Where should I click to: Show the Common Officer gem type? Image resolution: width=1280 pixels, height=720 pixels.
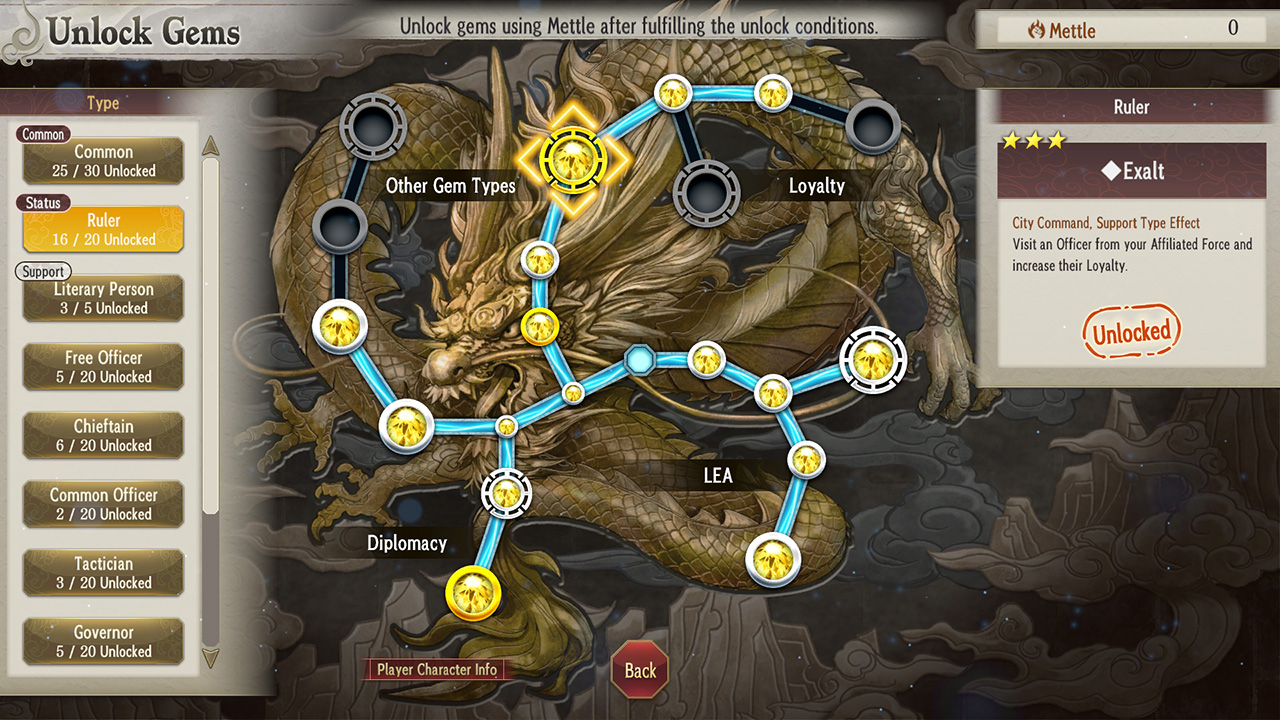(103, 504)
